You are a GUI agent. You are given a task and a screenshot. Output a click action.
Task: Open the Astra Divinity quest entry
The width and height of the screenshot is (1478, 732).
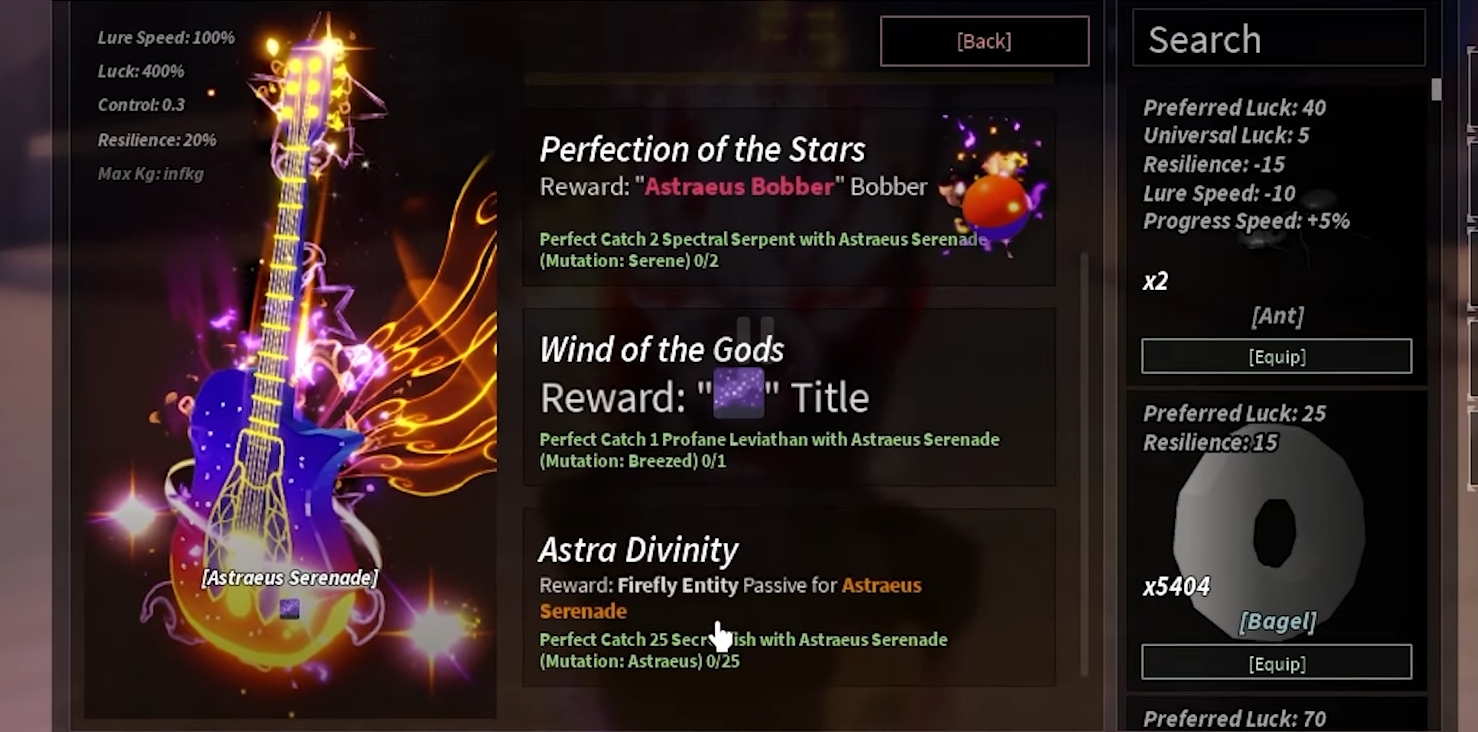click(788, 597)
